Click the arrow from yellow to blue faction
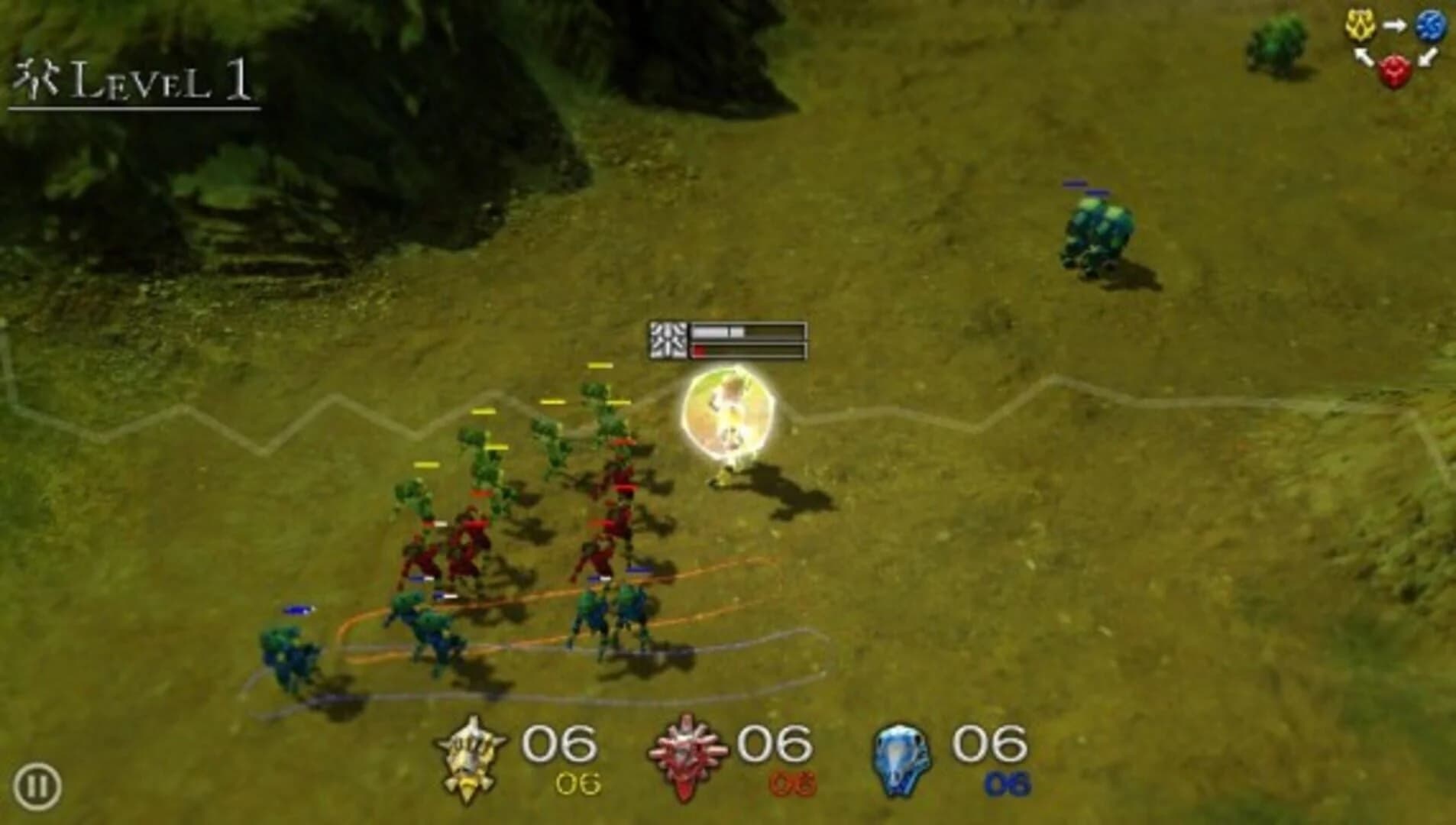This screenshot has width=1456, height=825. pyautogui.click(x=1394, y=24)
